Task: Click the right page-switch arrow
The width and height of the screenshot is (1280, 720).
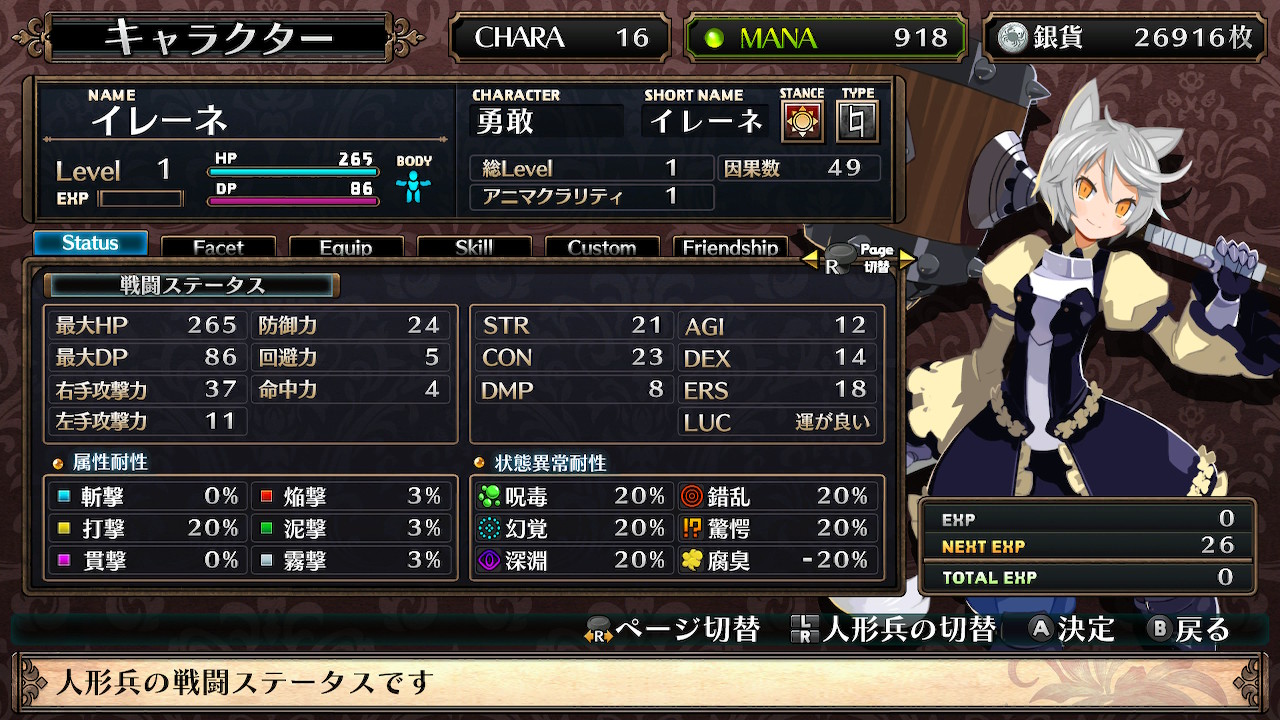Action: 907,260
